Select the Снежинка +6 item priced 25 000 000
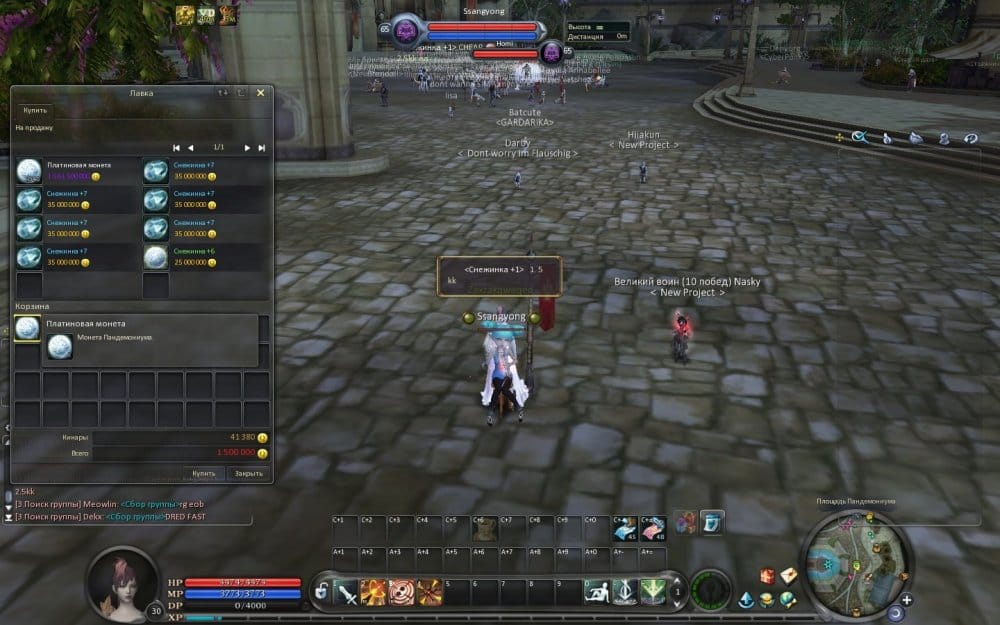The width and height of the screenshot is (1000, 625). (155, 256)
